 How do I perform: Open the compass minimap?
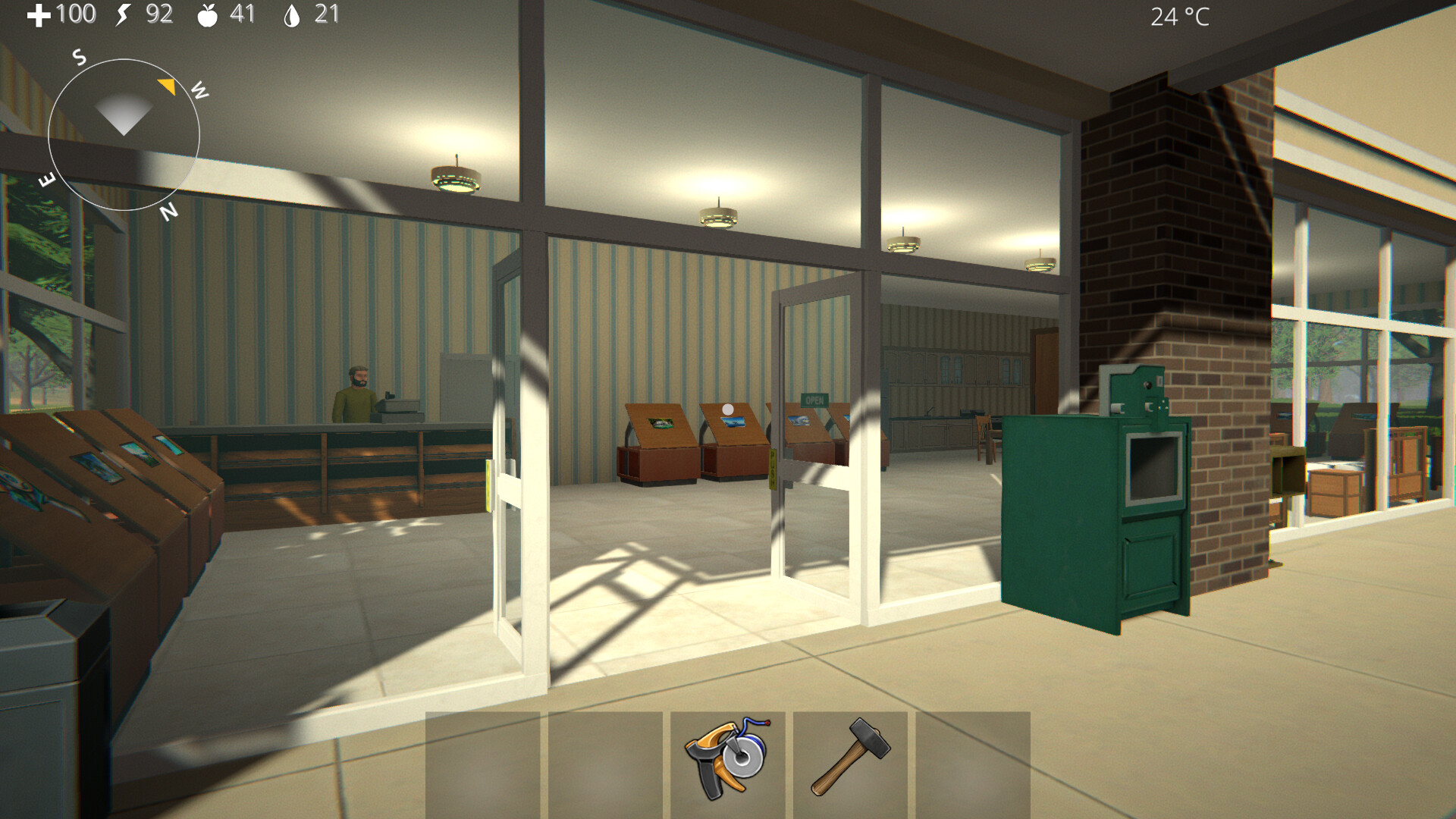[124, 135]
